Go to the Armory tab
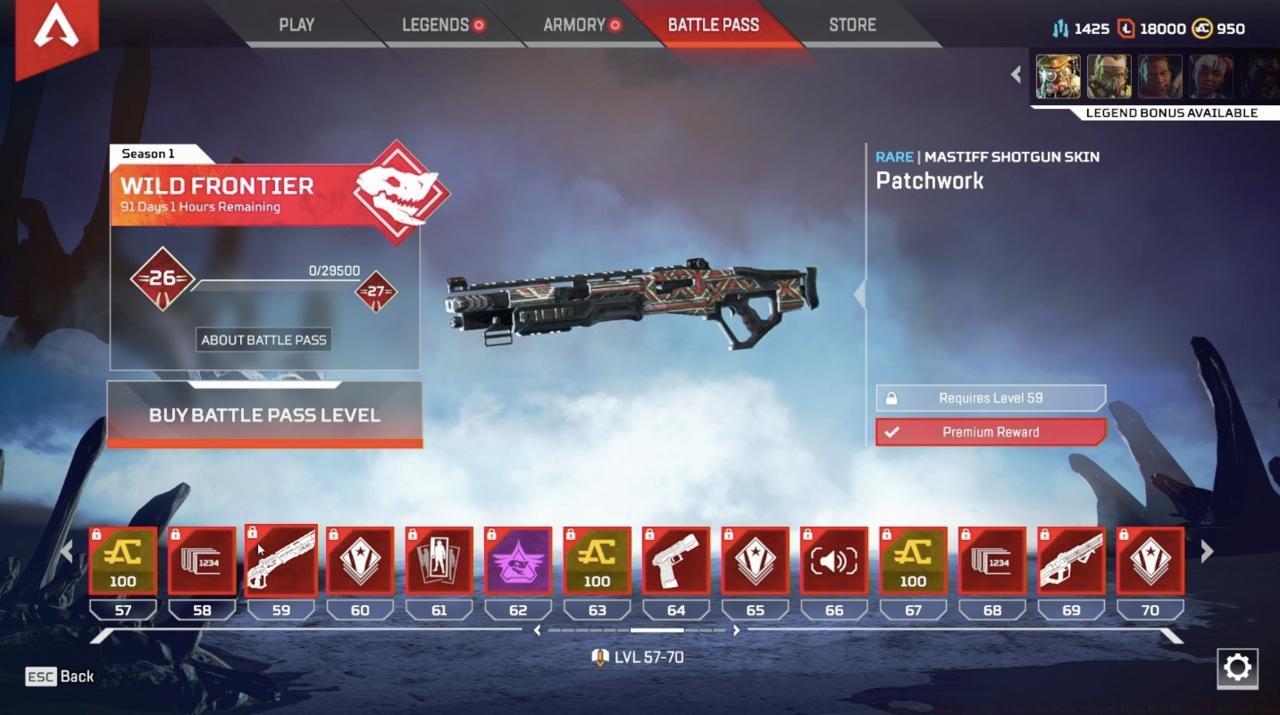Screen dimensions: 1280x715 tap(575, 25)
